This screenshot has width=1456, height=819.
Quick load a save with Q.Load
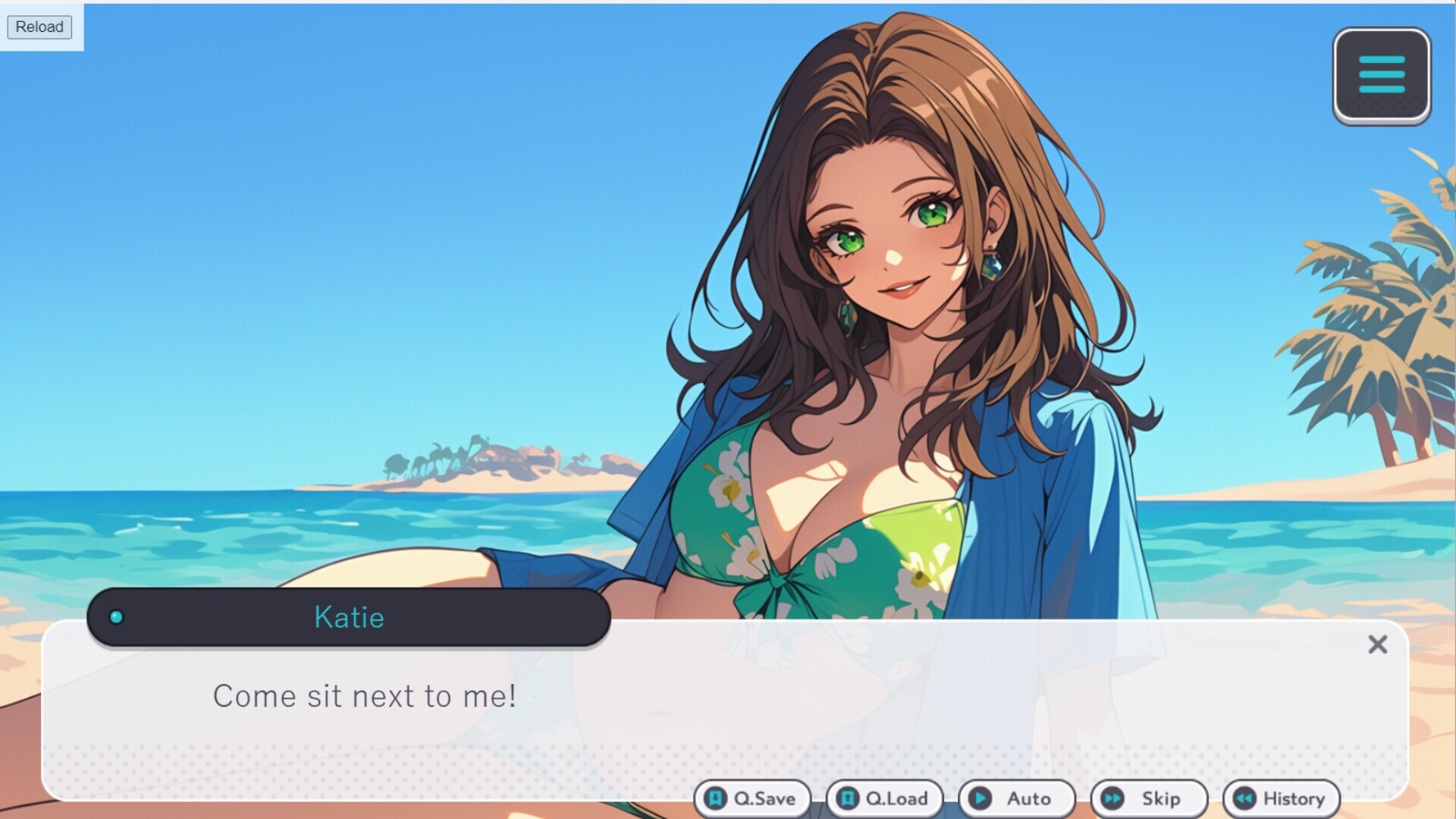click(x=884, y=799)
